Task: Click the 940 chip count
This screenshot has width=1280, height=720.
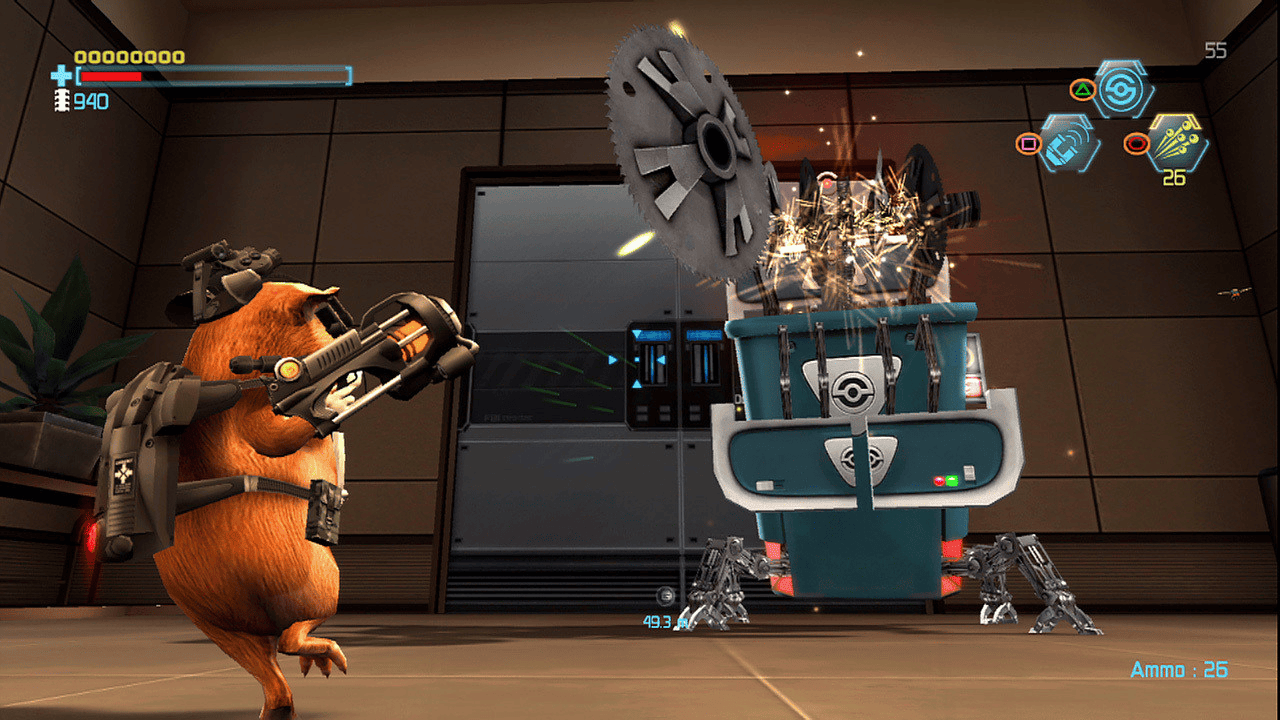Action: pyautogui.click(x=90, y=100)
